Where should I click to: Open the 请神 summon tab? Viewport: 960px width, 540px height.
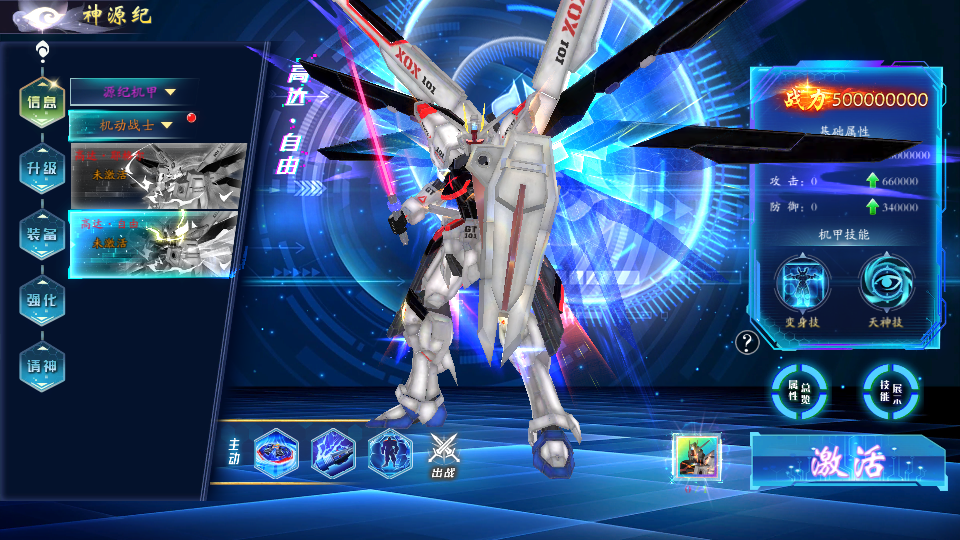point(42,367)
